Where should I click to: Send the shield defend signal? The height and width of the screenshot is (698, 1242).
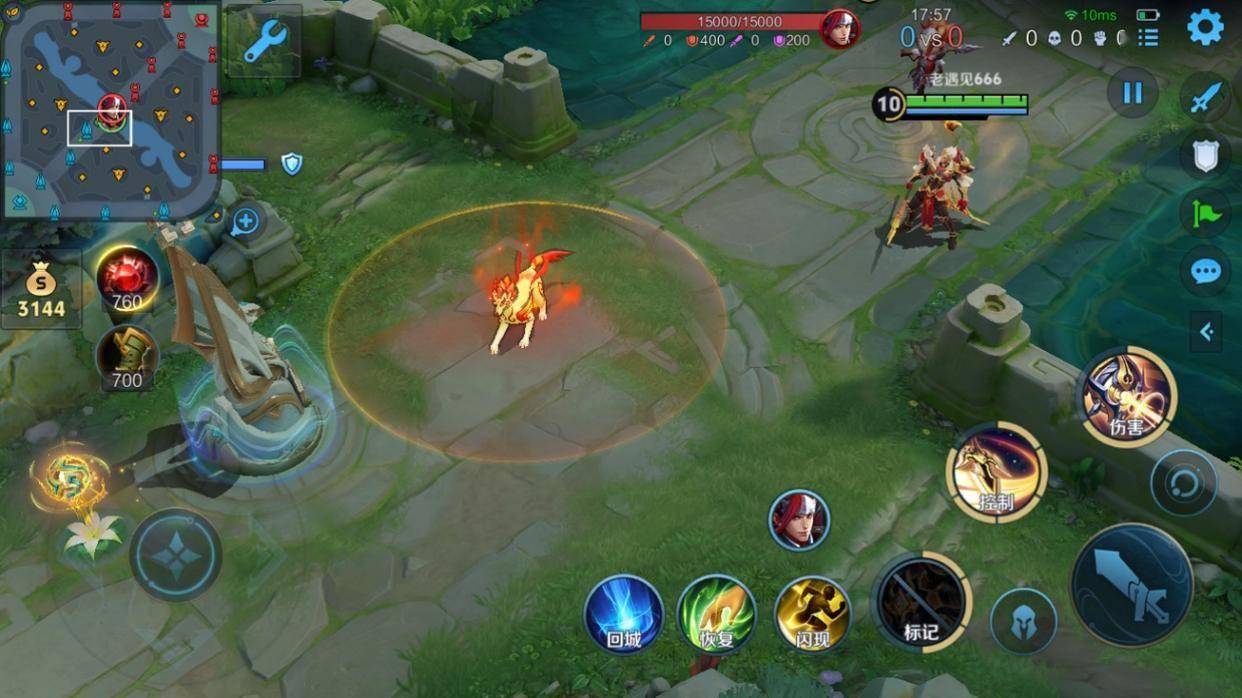pos(1206,155)
